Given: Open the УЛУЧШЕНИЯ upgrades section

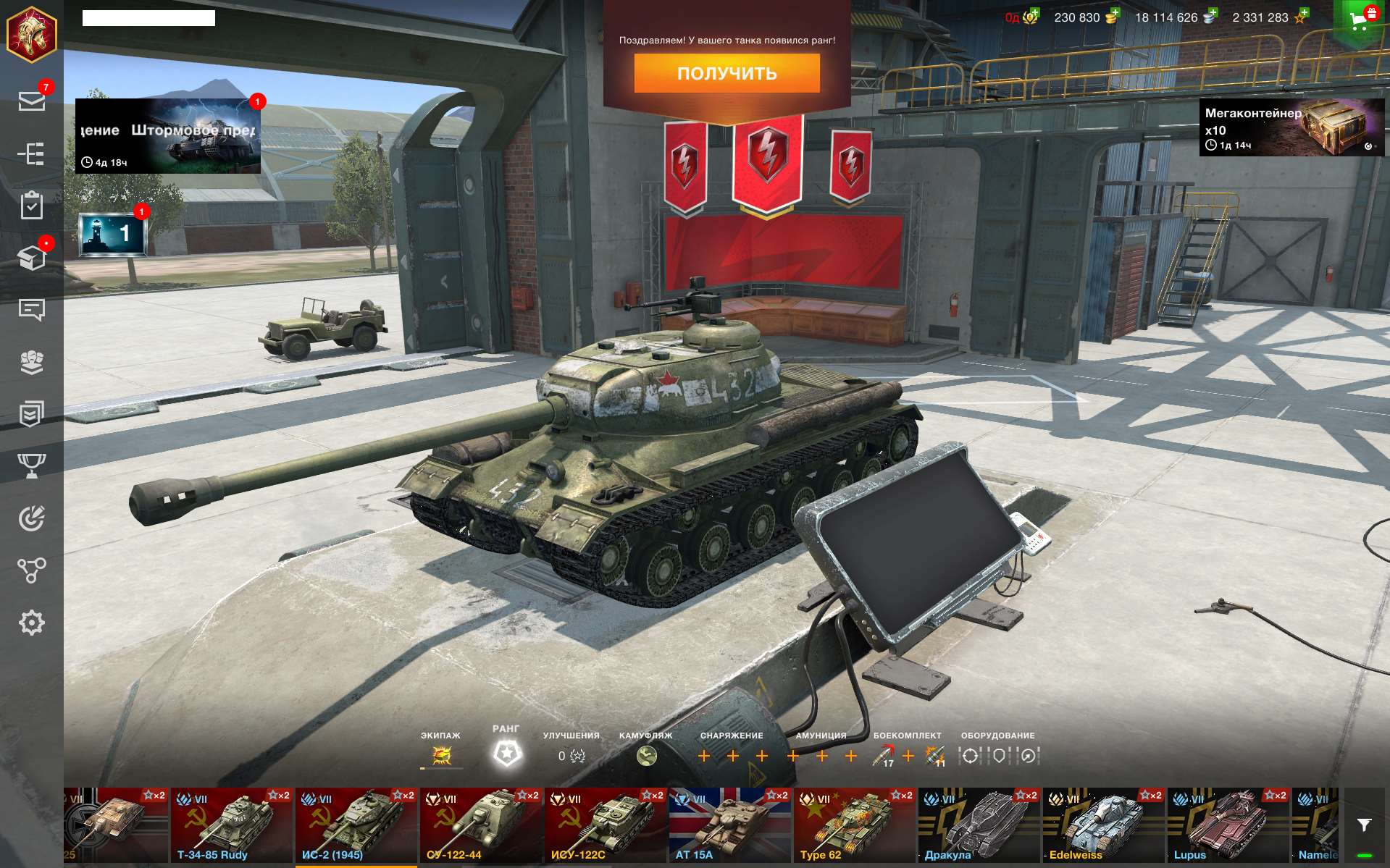Looking at the screenshot, I should [x=572, y=754].
